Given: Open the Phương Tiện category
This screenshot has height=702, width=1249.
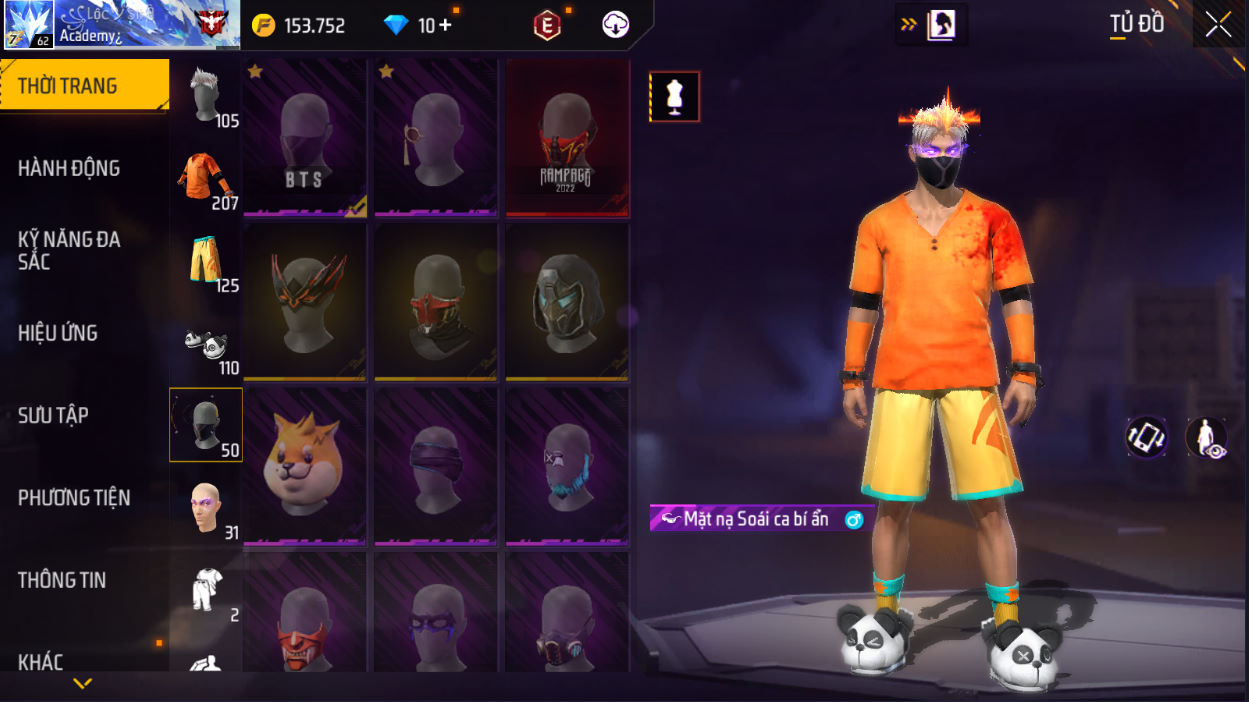Looking at the screenshot, I should coord(74,497).
